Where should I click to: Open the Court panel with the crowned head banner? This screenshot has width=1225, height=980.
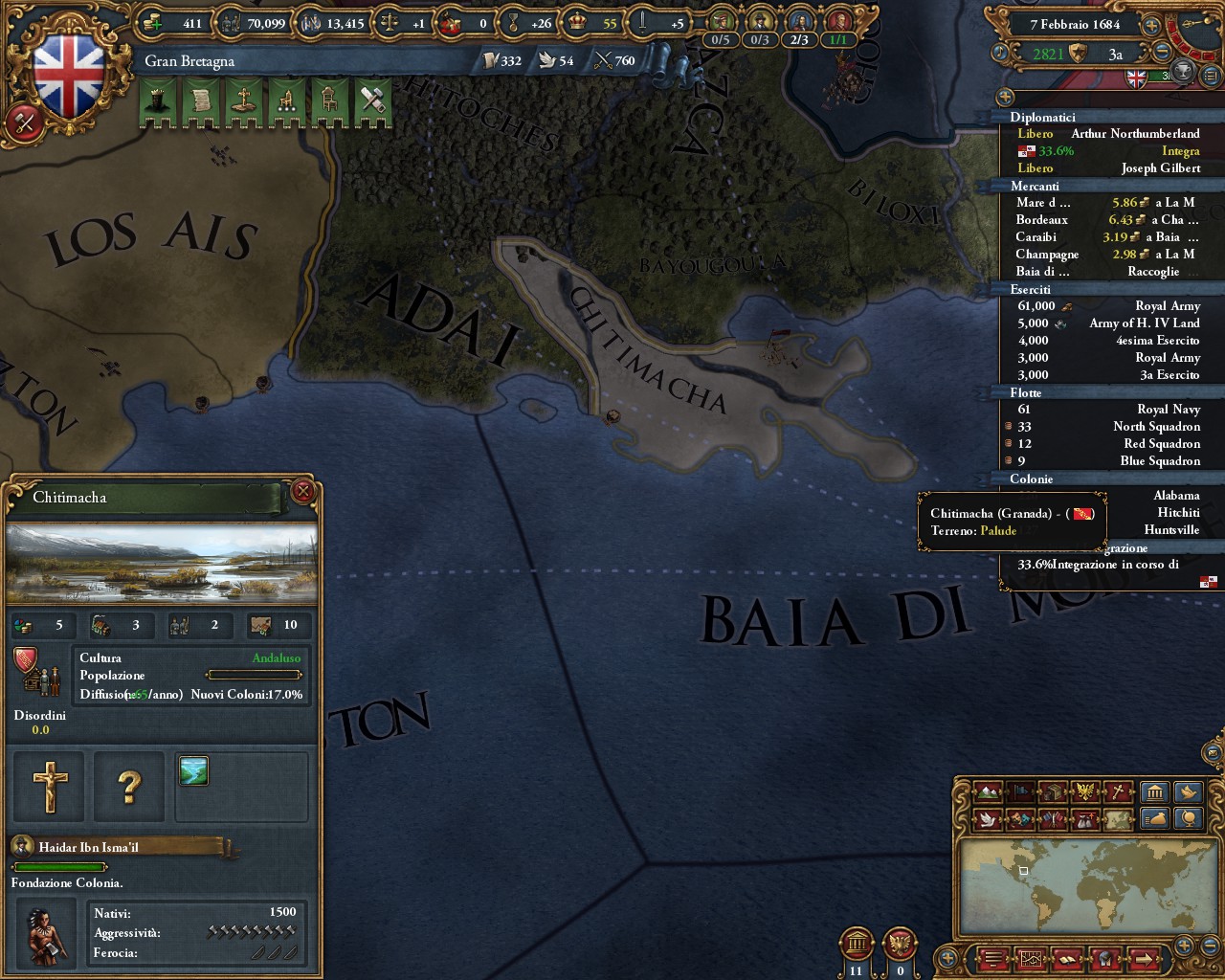(x=158, y=100)
